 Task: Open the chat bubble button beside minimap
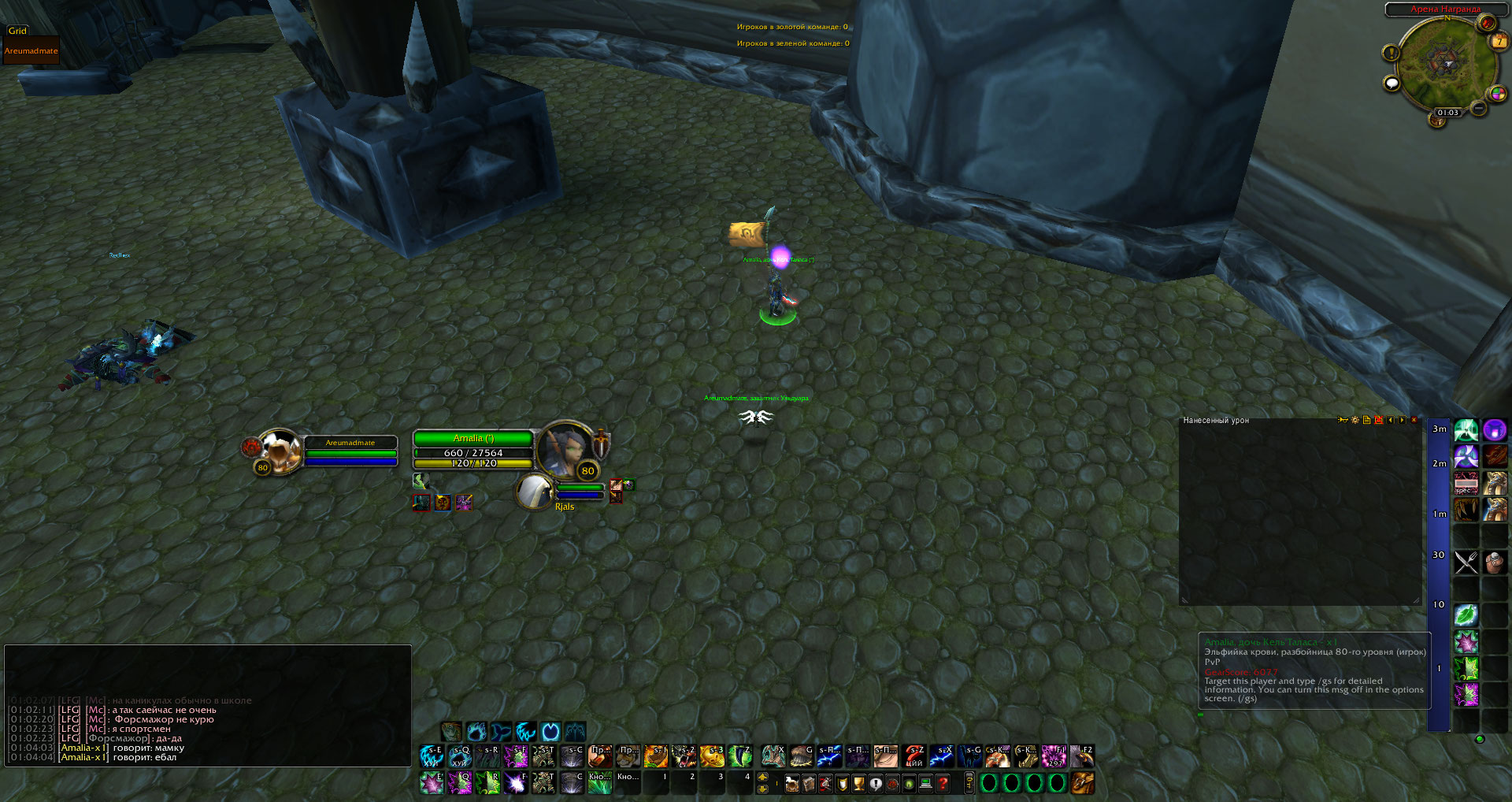(1392, 83)
